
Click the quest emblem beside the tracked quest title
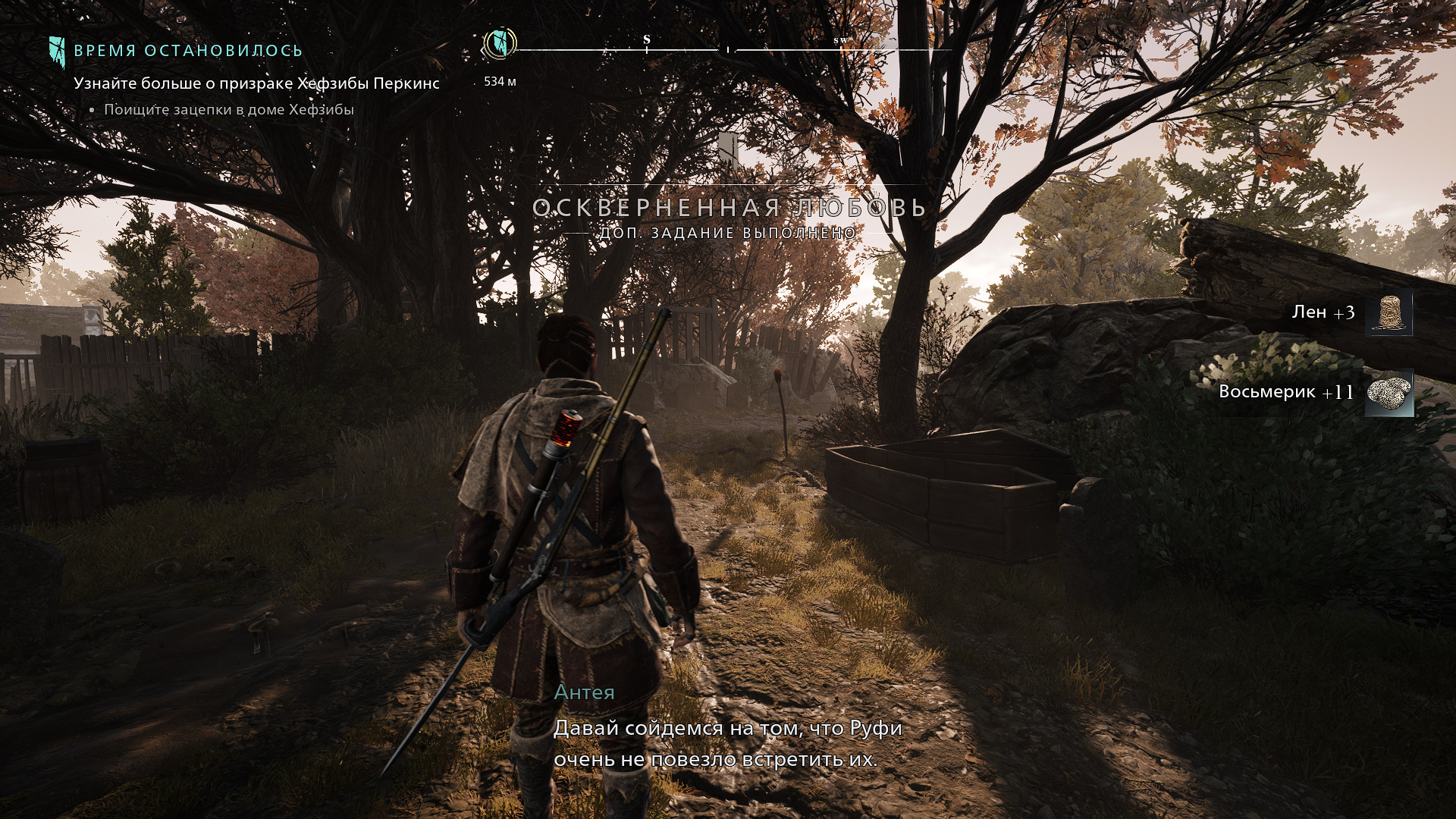[57, 51]
